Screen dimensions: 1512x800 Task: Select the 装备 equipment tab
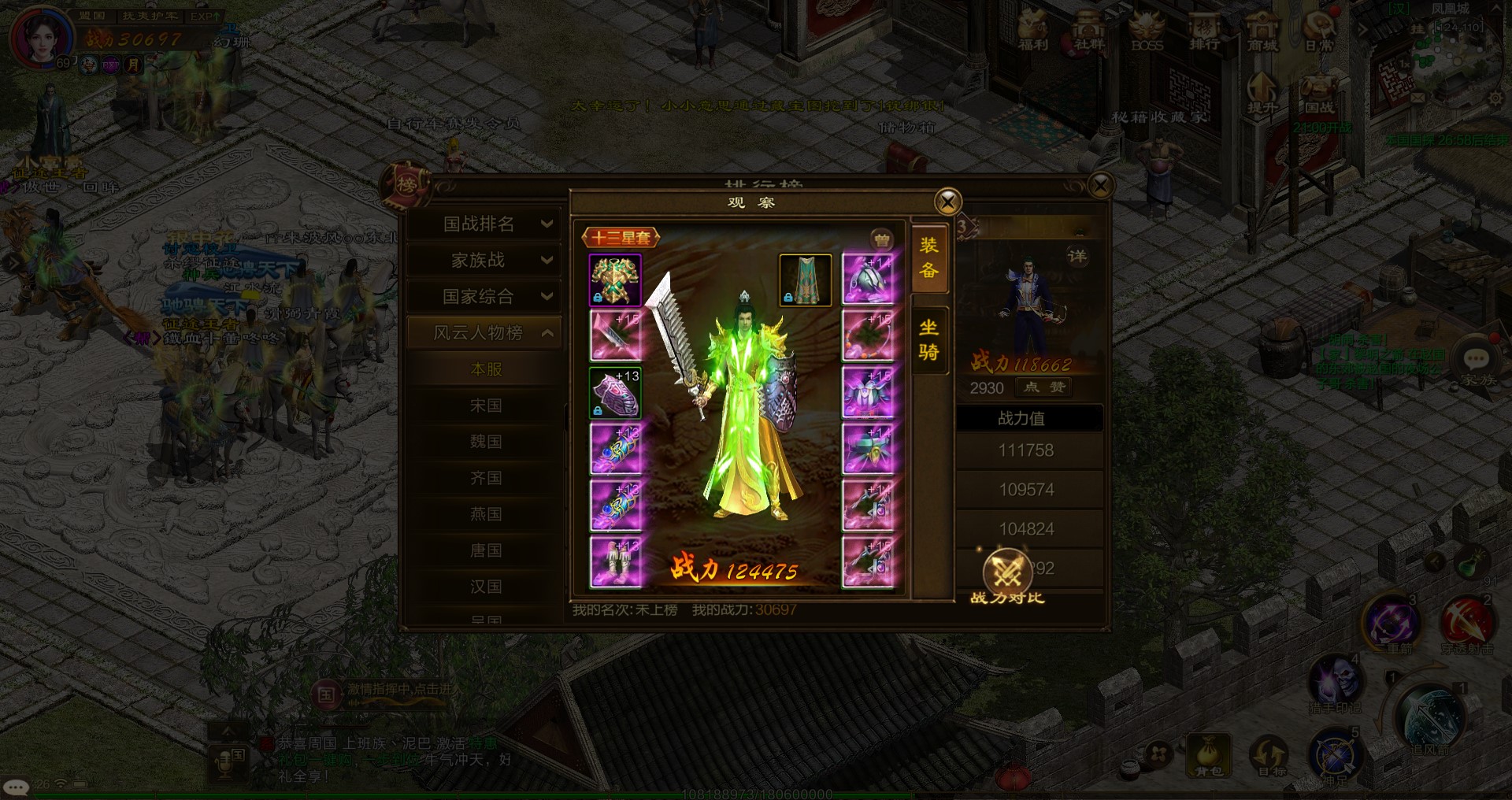pos(929,257)
